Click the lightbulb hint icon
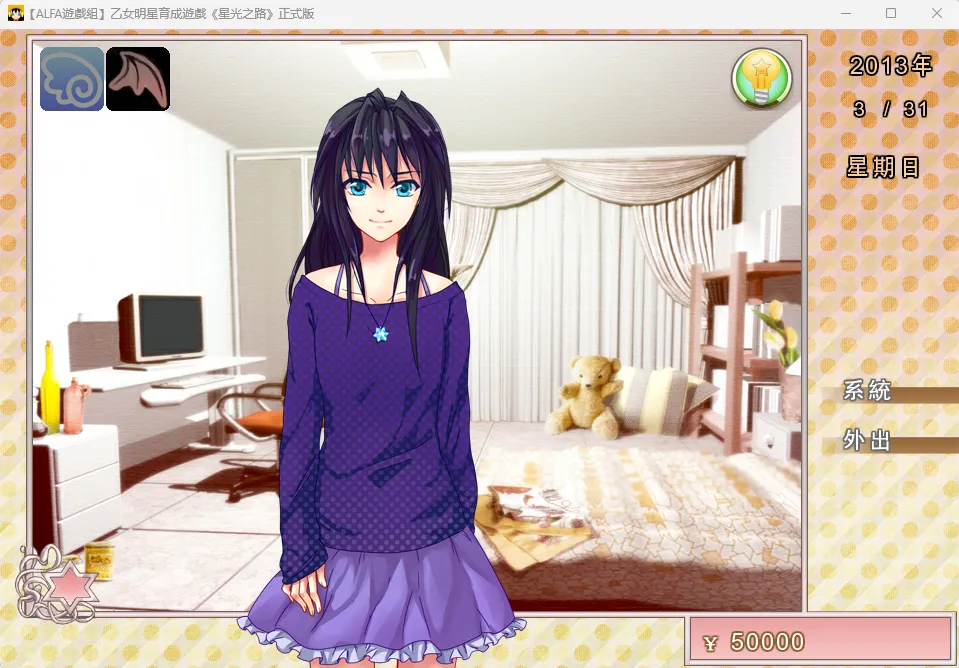The image size is (959, 668). pyautogui.click(x=762, y=77)
